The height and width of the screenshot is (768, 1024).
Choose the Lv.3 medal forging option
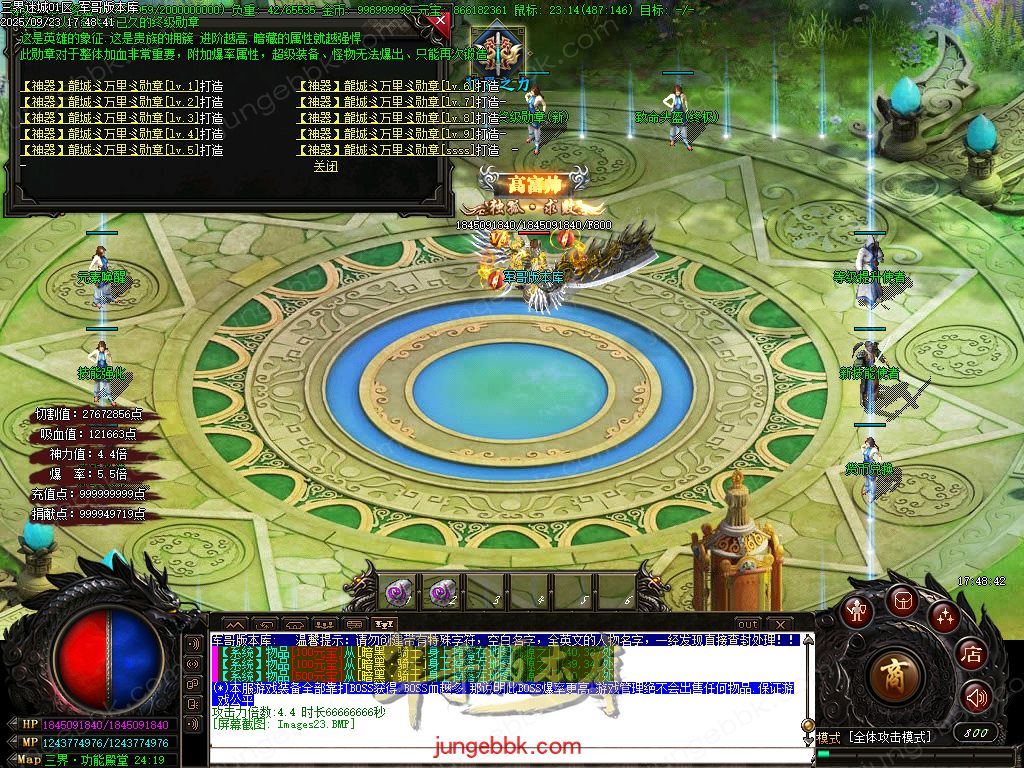pyautogui.click(x=121, y=118)
